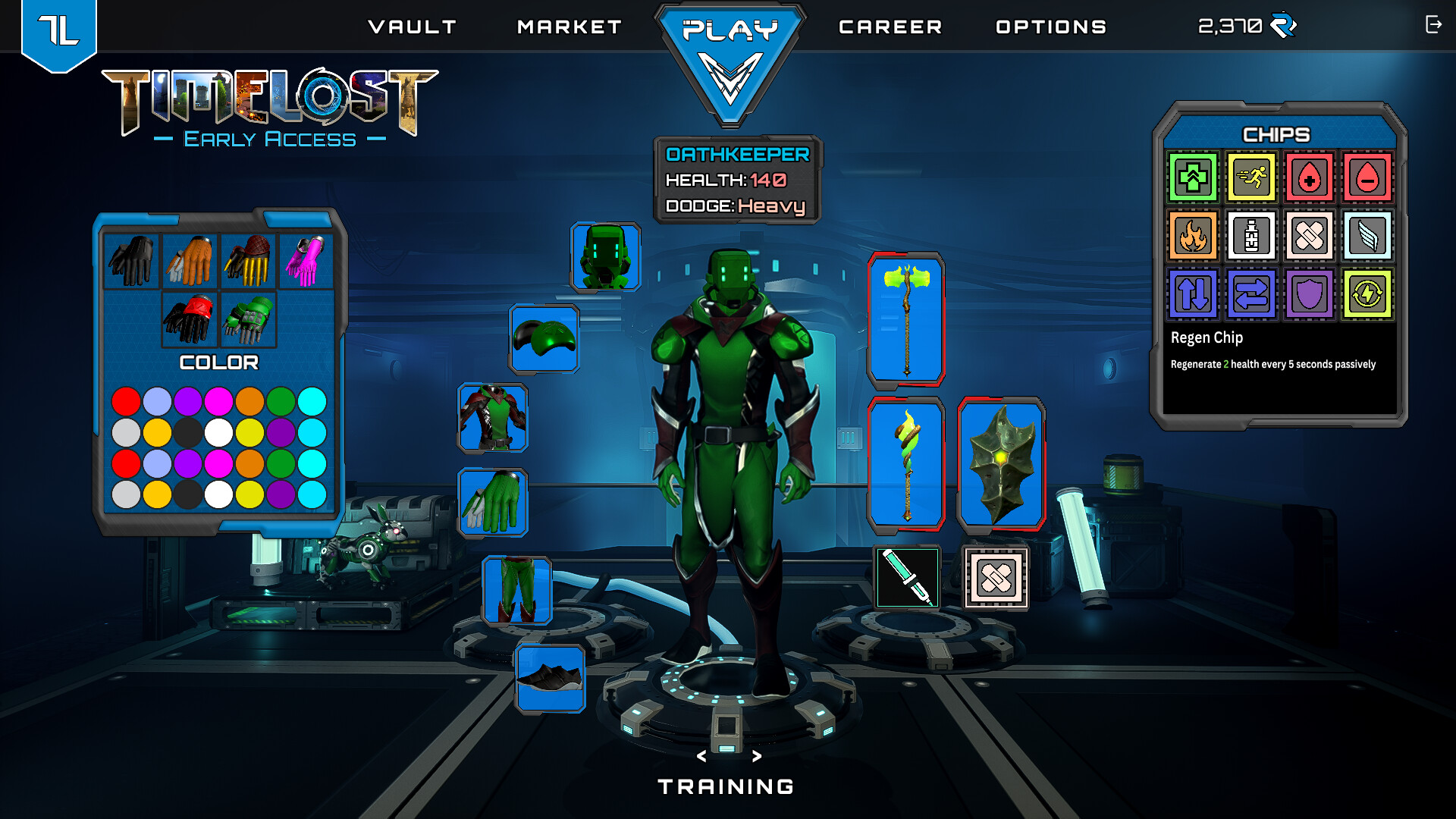Pick the red color swatch
The height and width of the screenshot is (819, 1456).
point(127,400)
